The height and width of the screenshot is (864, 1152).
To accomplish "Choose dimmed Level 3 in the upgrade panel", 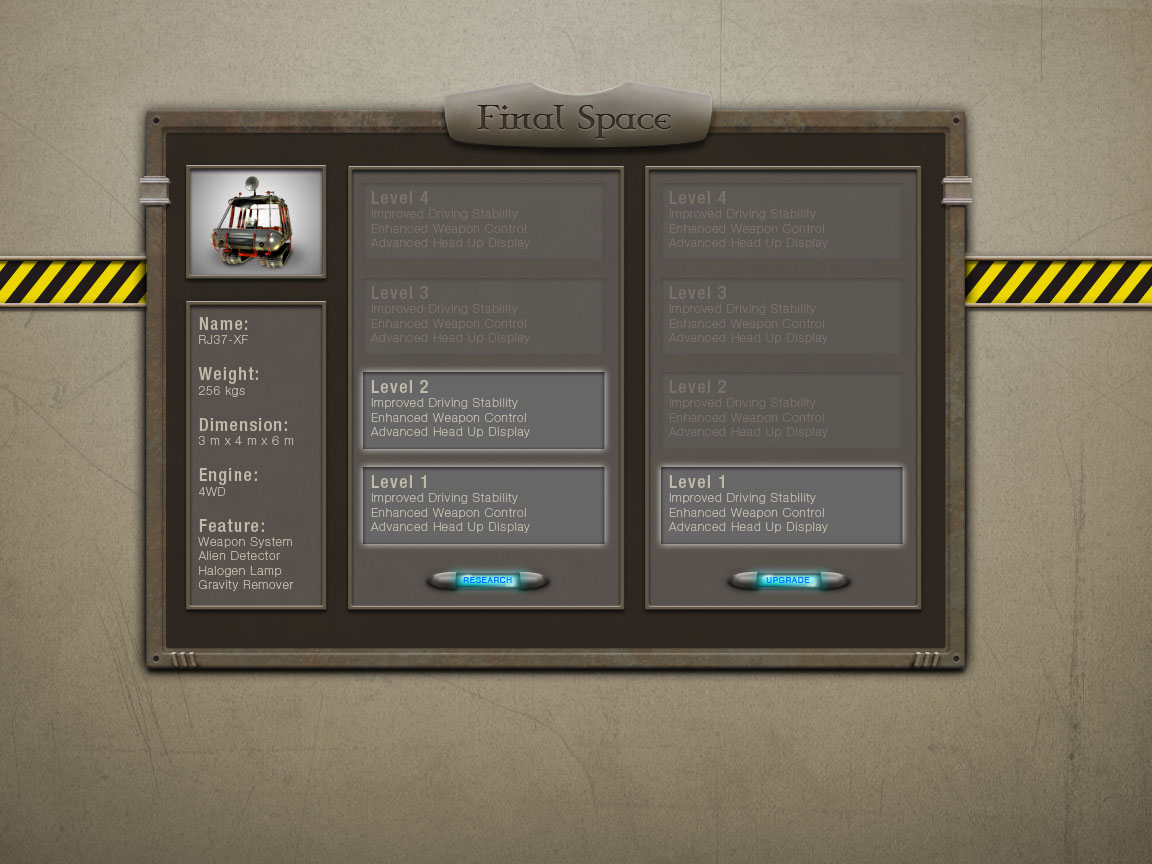I will 781,316.
